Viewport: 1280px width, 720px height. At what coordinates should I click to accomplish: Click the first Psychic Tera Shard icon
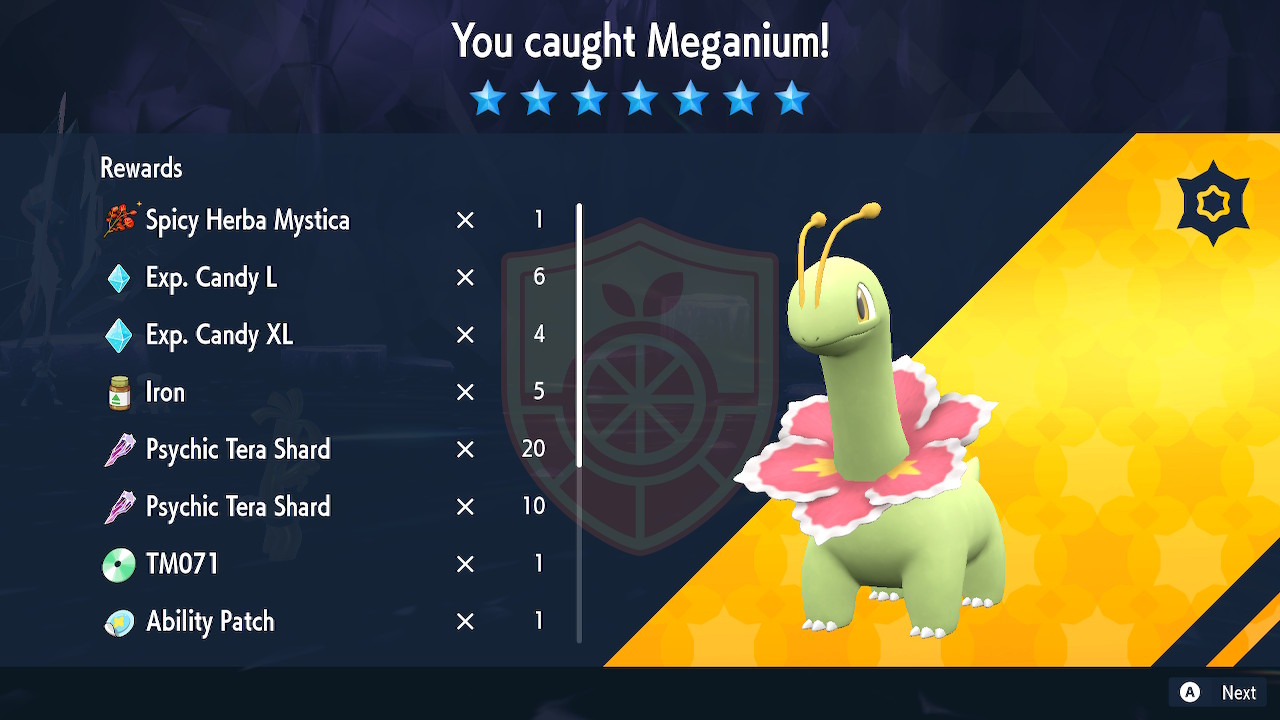point(118,449)
